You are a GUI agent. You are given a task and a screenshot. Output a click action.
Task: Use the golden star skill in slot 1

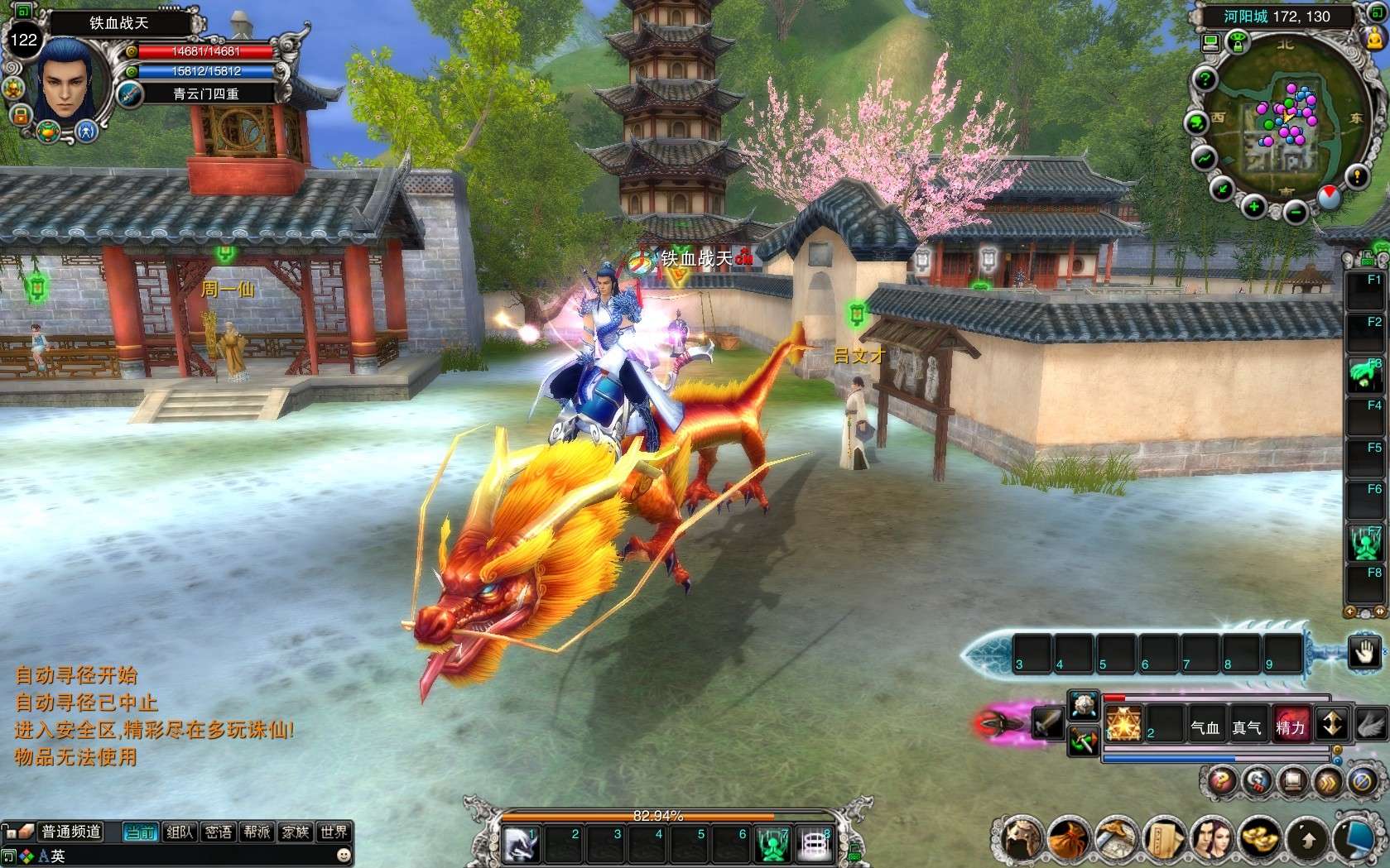click(1123, 724)
